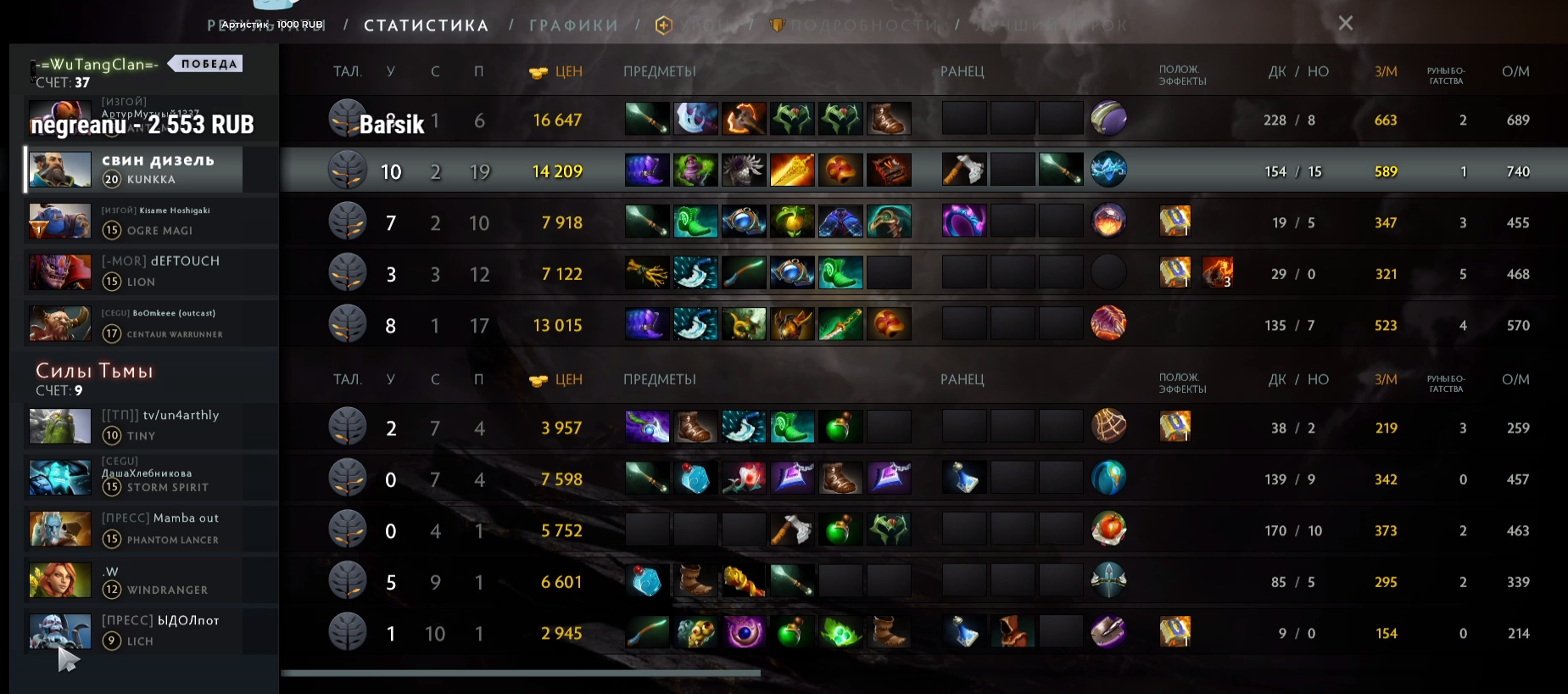Close the post-game scoreboard

[x=1345, y=23]
